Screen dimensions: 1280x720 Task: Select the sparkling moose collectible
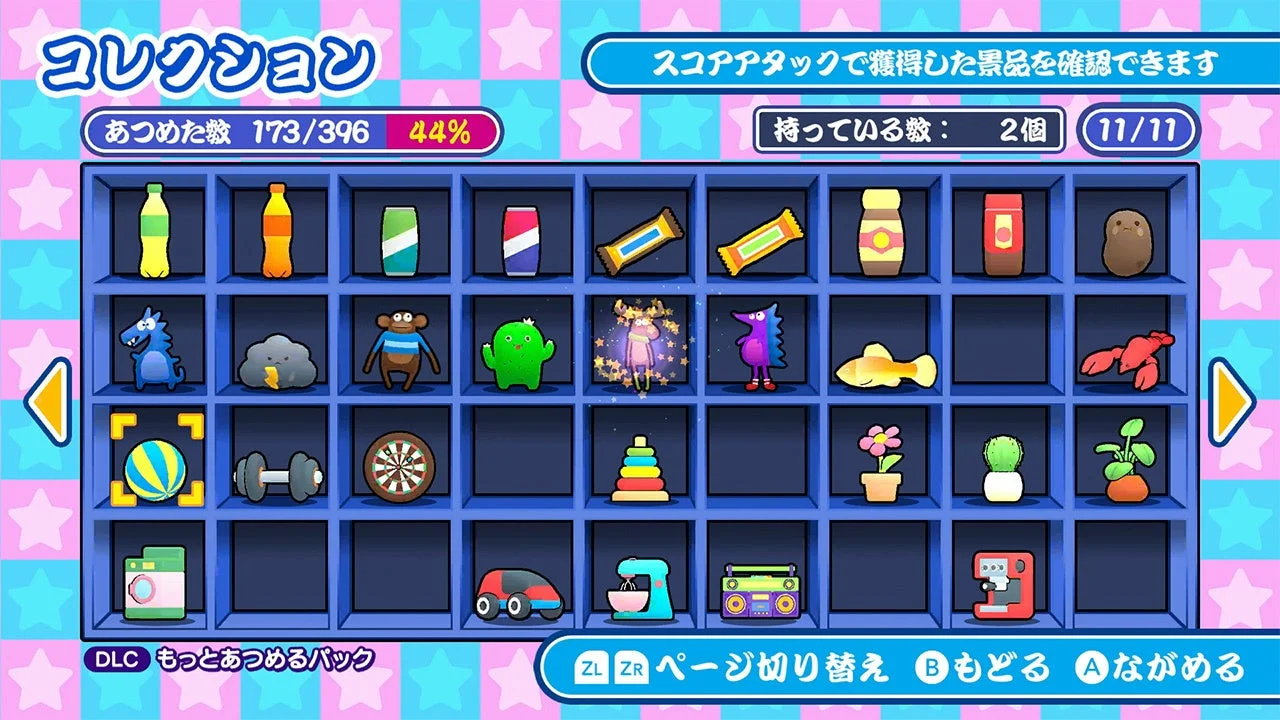click(x=642, y=345)
